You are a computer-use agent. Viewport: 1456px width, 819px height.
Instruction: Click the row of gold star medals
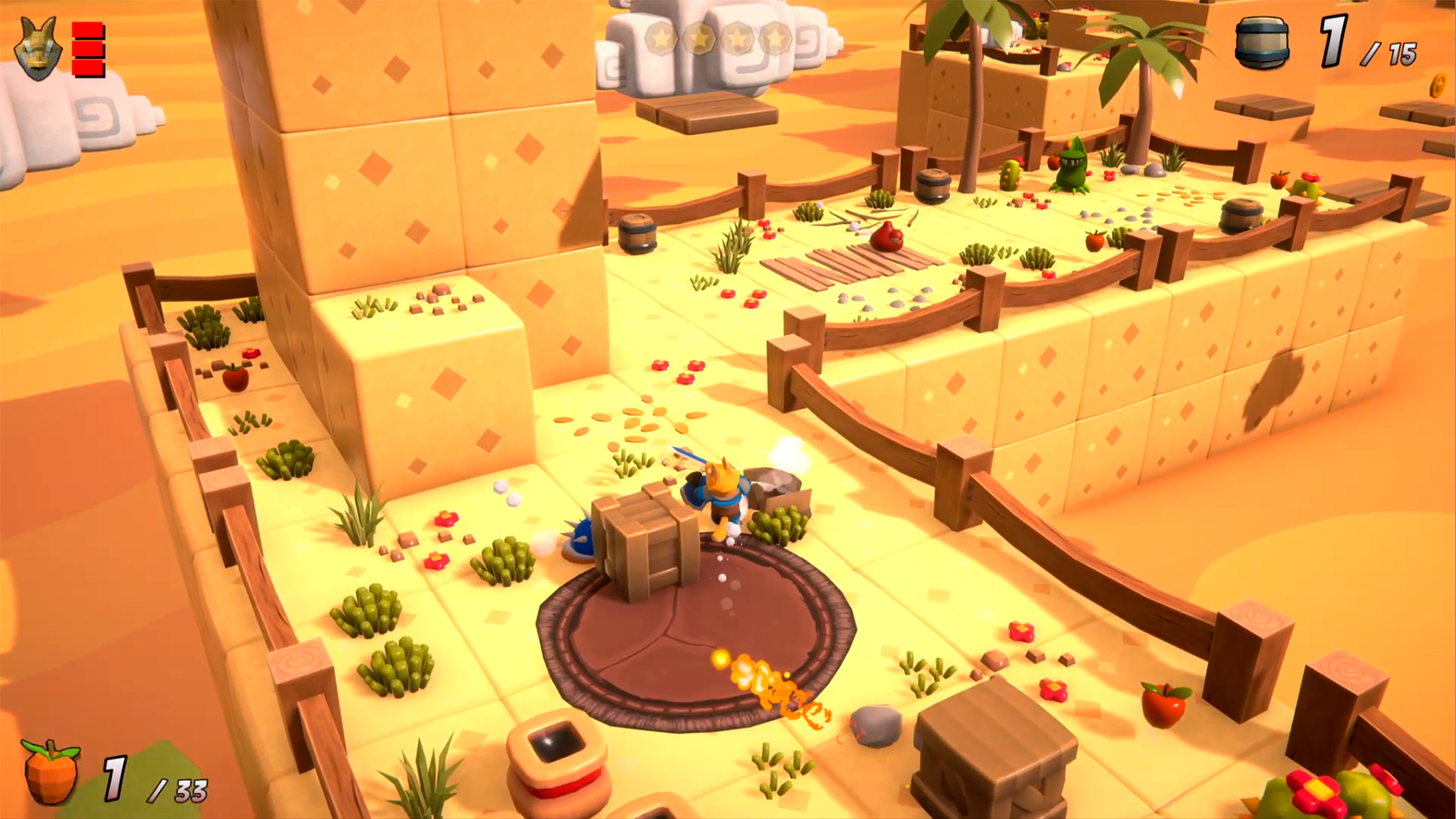717,37
